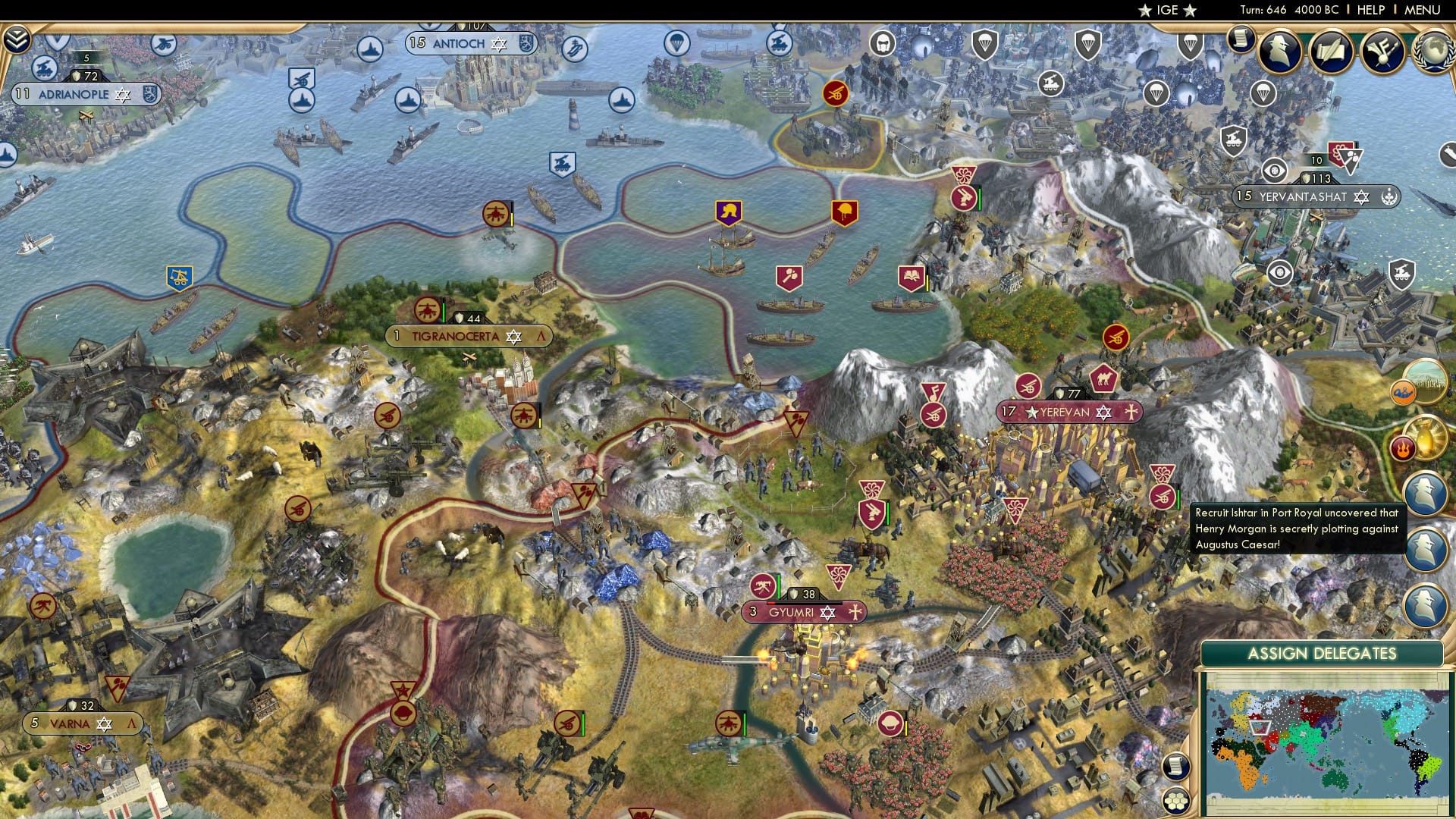
Task: Click the blue spy portrait notification
Action: [1426, 494]
